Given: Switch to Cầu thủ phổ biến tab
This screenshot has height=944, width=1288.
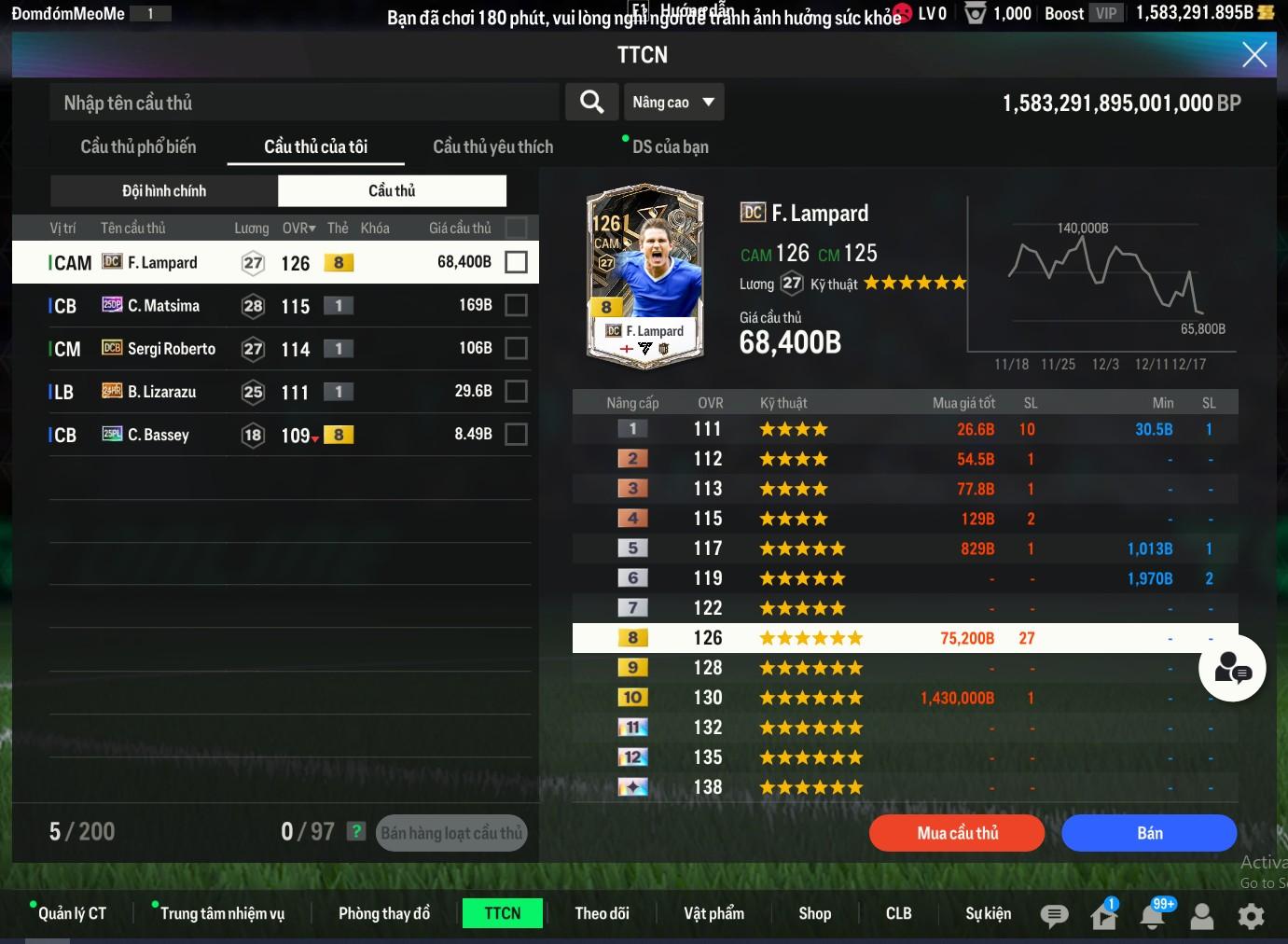Looking at the screenshot, I should [x=138, y=146].
